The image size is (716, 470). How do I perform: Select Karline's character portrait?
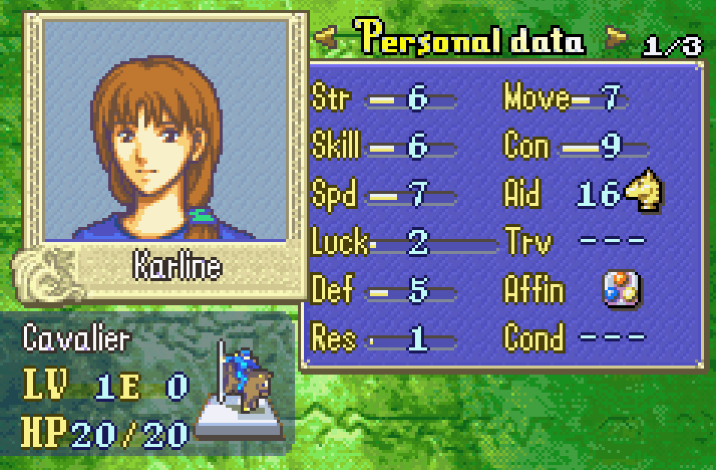(x=165, y=130)
